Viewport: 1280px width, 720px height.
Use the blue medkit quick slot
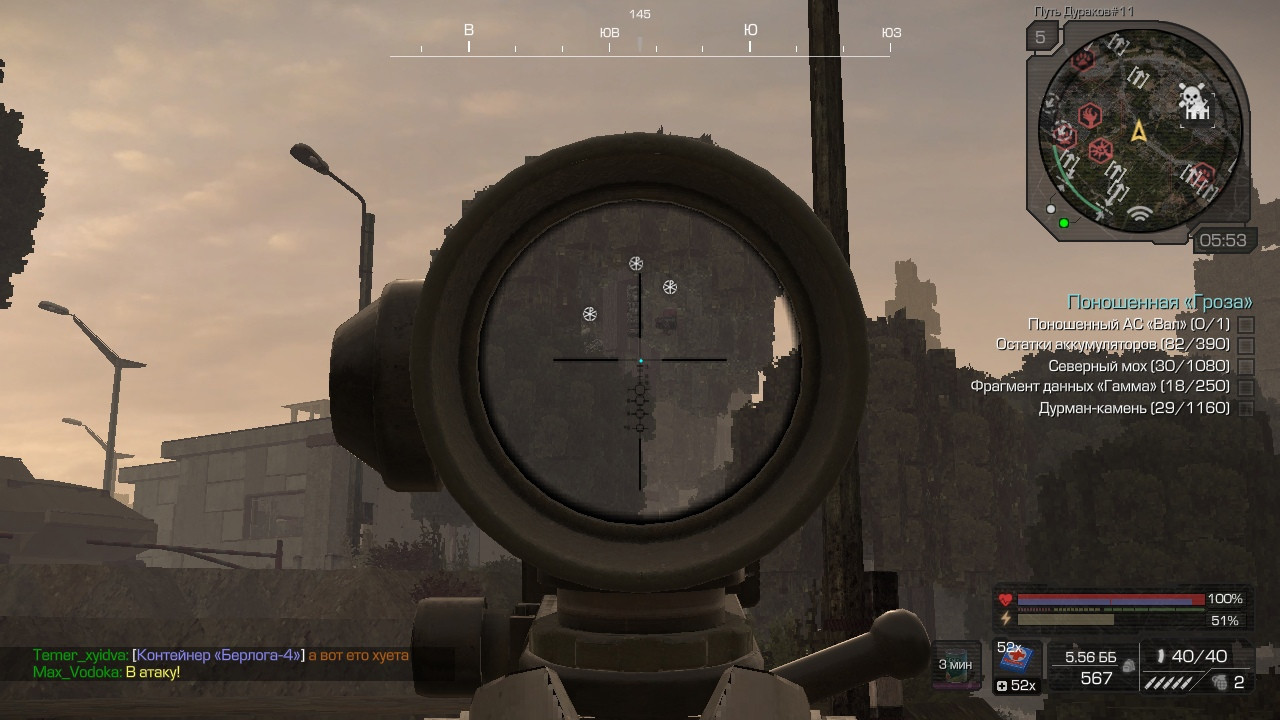(x=1017, y=659)
